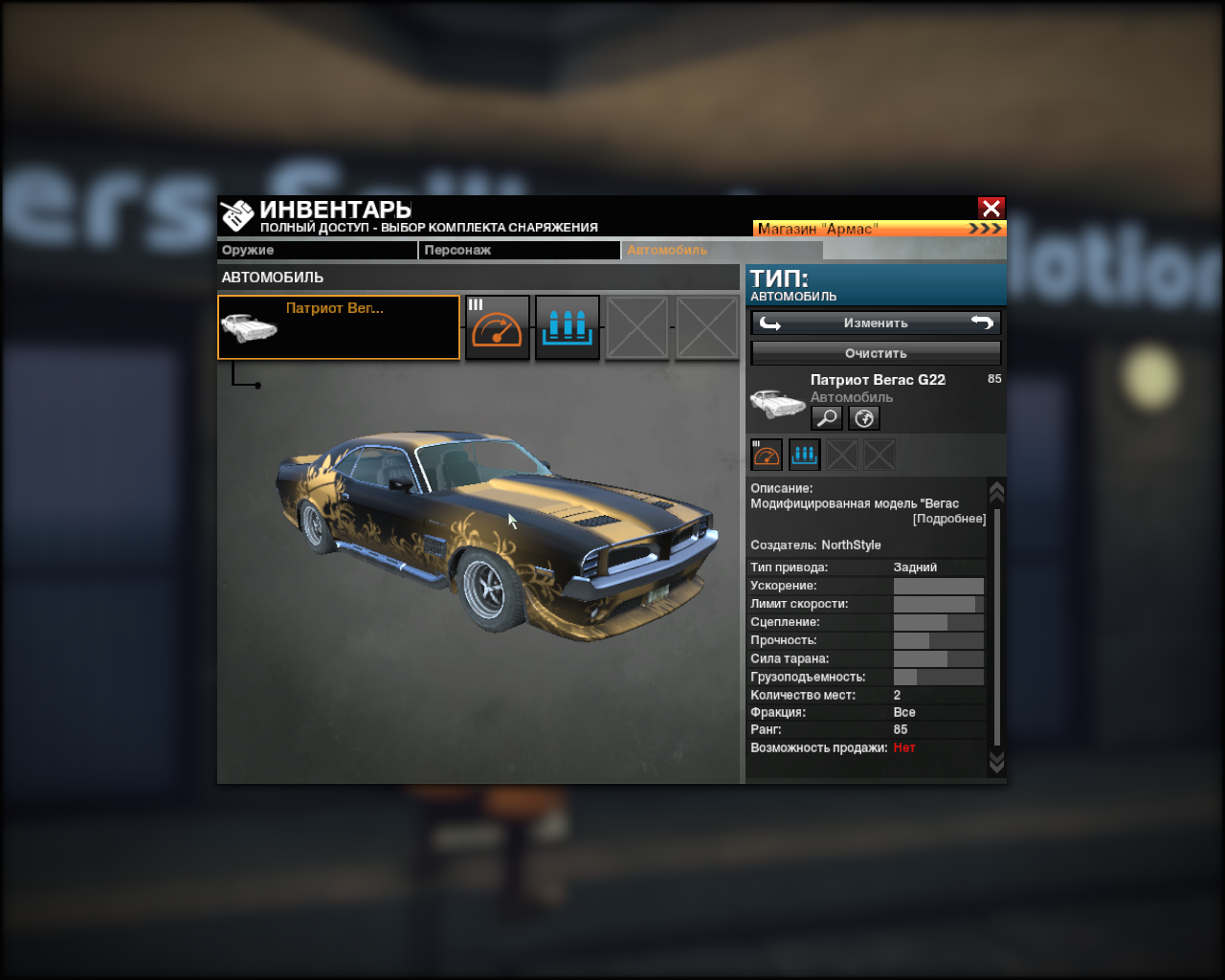This screenshot has height=980, width=1225.
Task: Click the small speedometer mod icon in details
Action: (x=767, y=455)
